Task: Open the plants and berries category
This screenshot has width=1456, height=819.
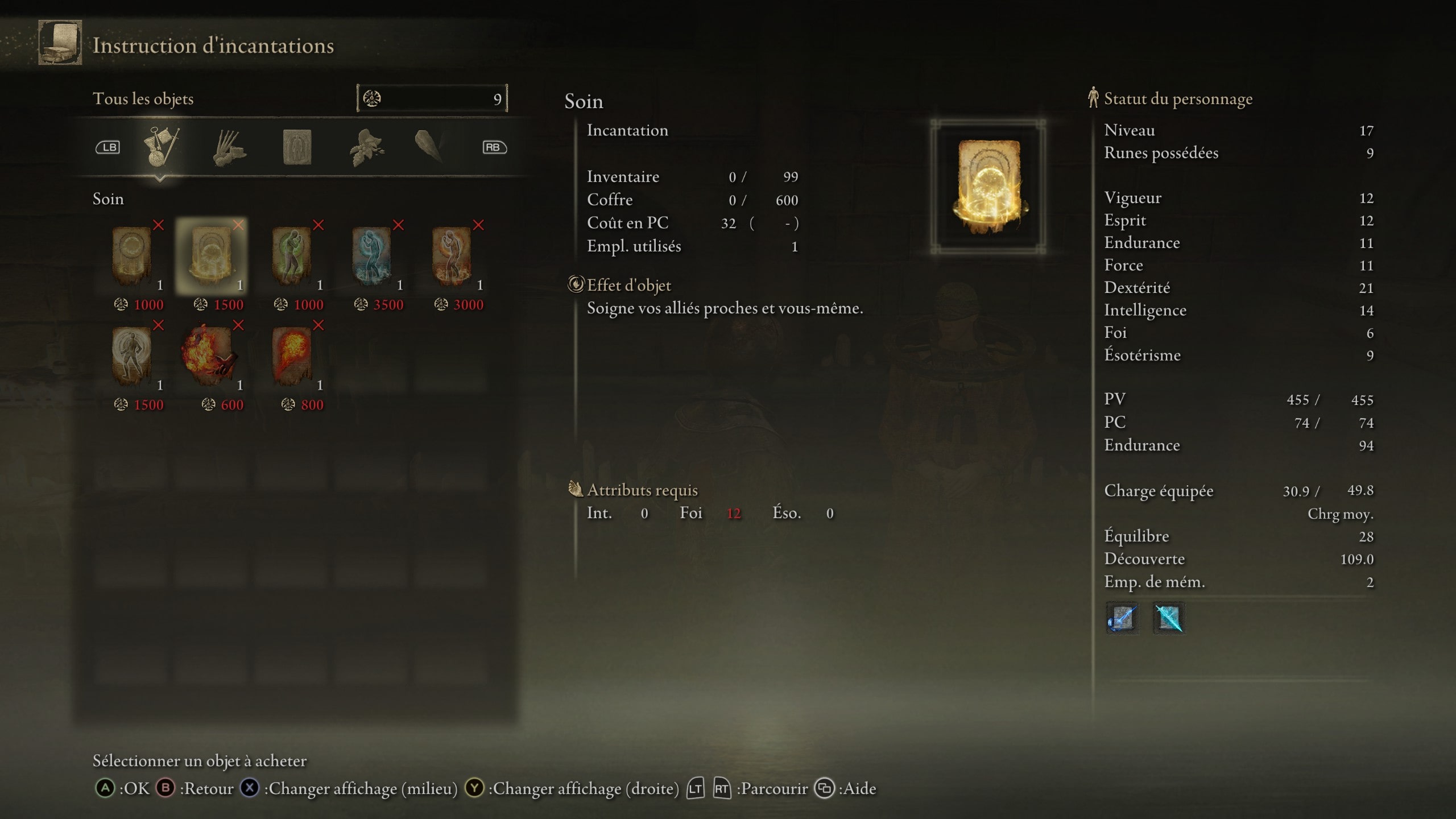Action: pyautogui.click(x=368, y=147)
